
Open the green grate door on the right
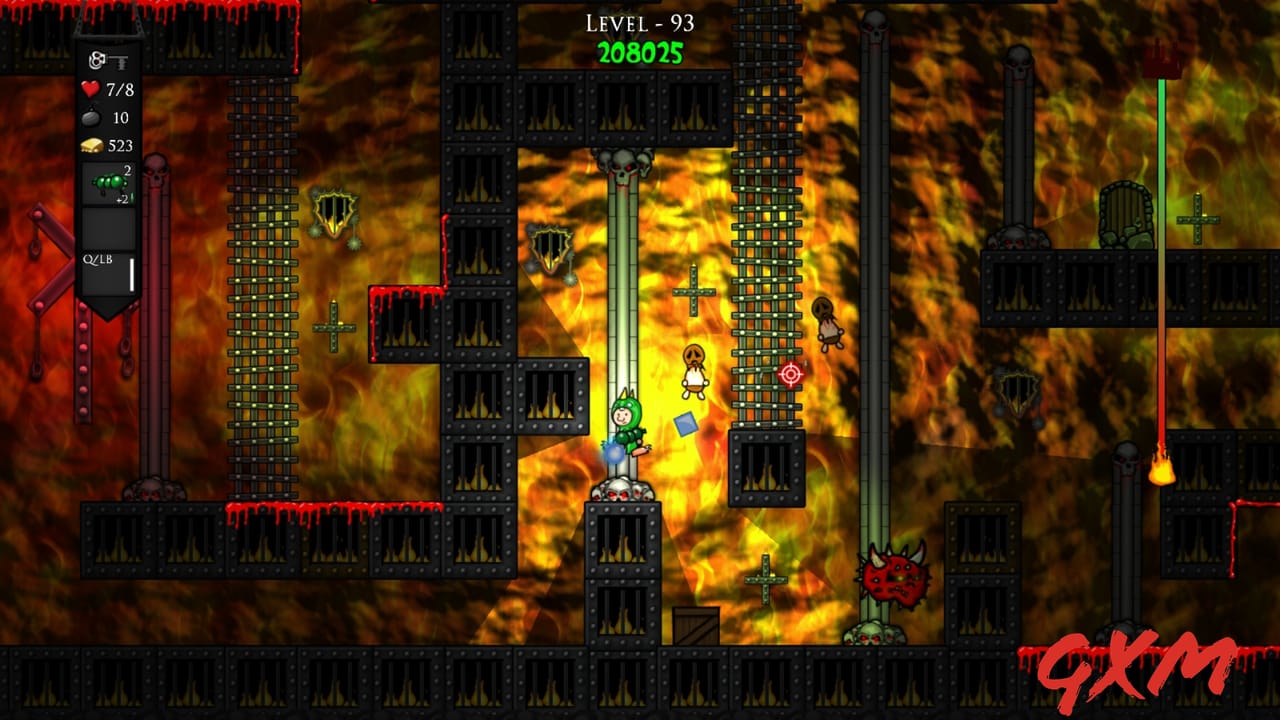pyautogui.click(x=1124, y=212)
